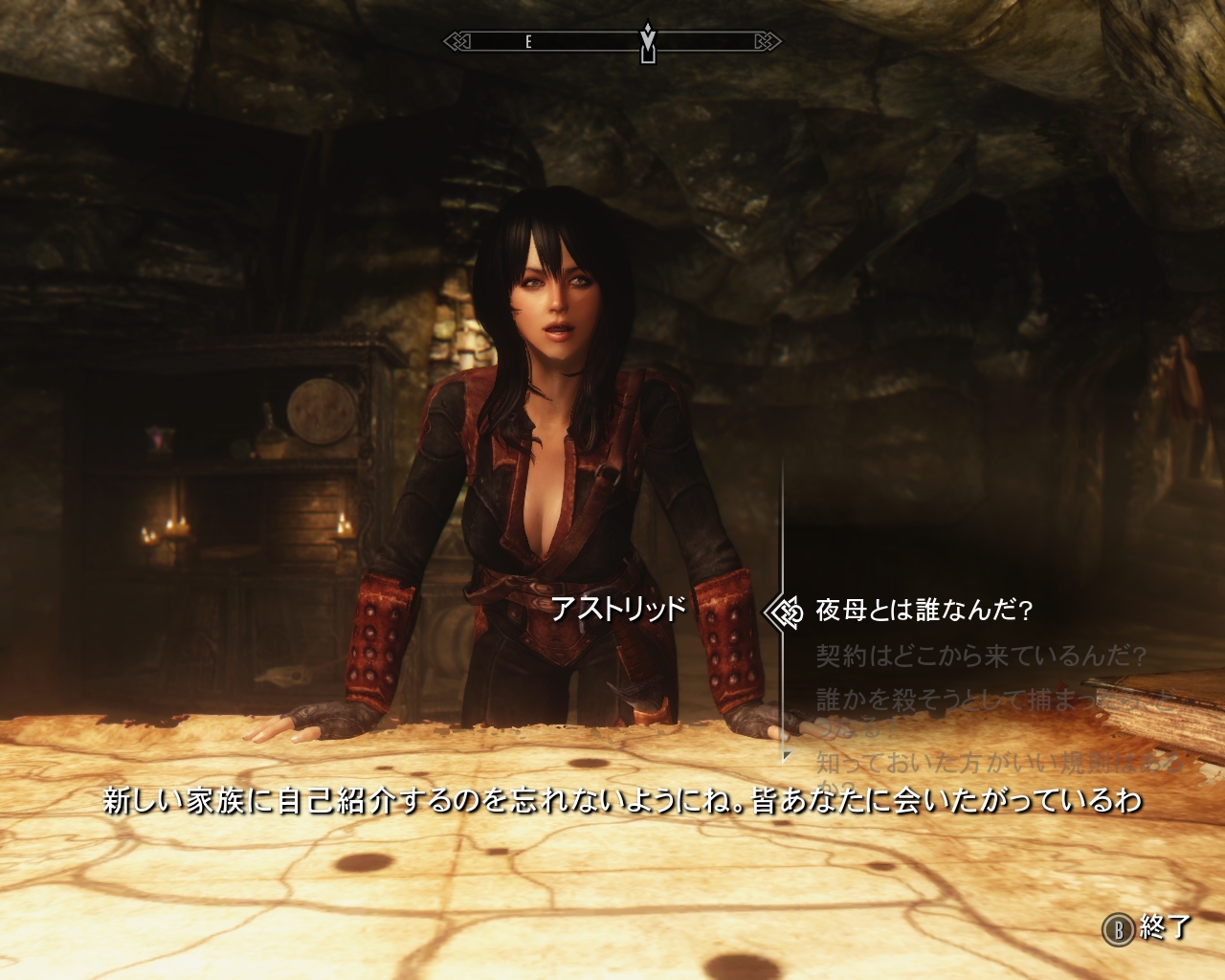Choose the 契約はどこから来ているんだ? reply
Image resolution: width=1225 pixels, height=980 pixels.
pyautogui.click(x=981, y=657)
